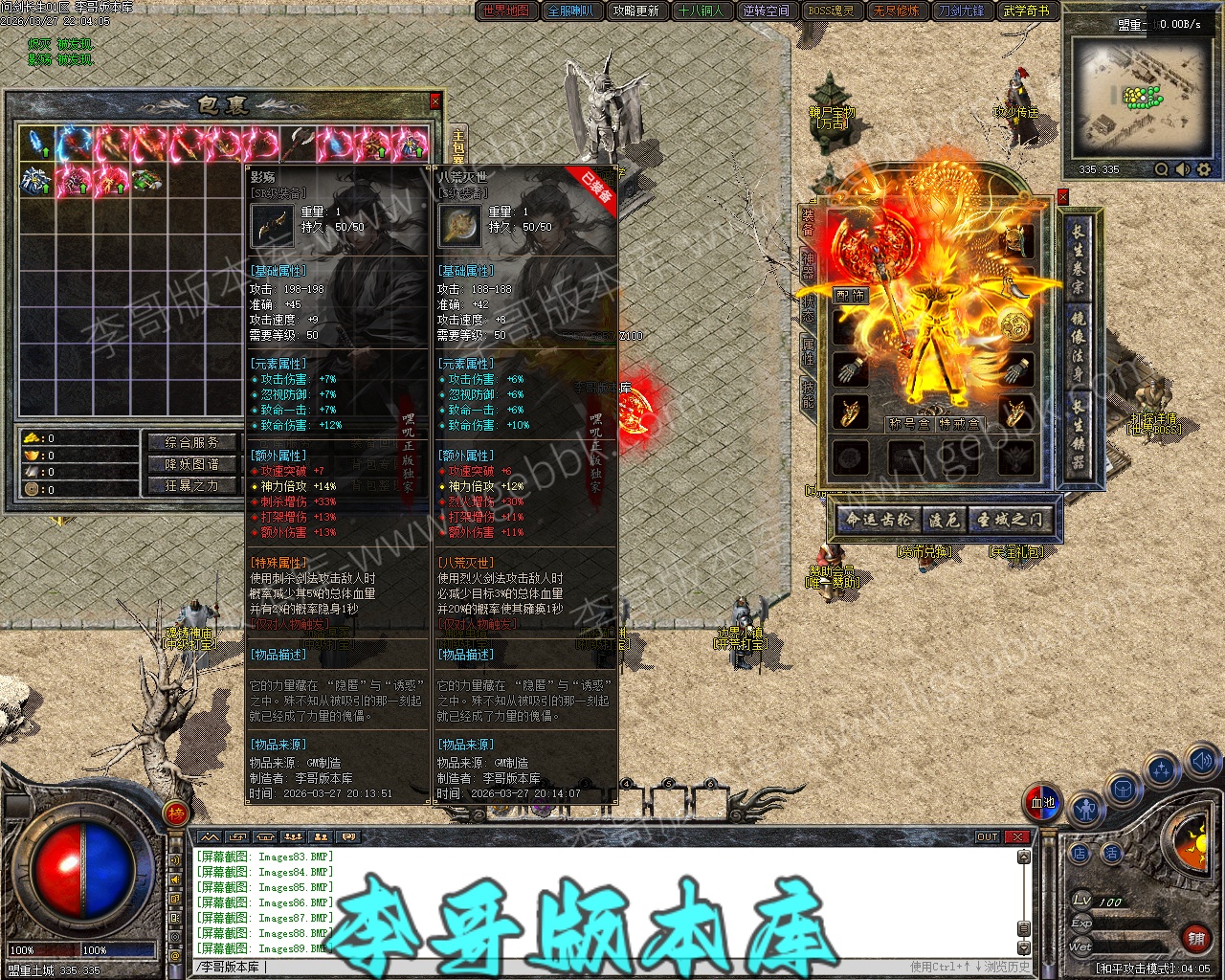Close the character equipment panel
This screenshot has height=980, width=1225.
[x=1062, y=197]
